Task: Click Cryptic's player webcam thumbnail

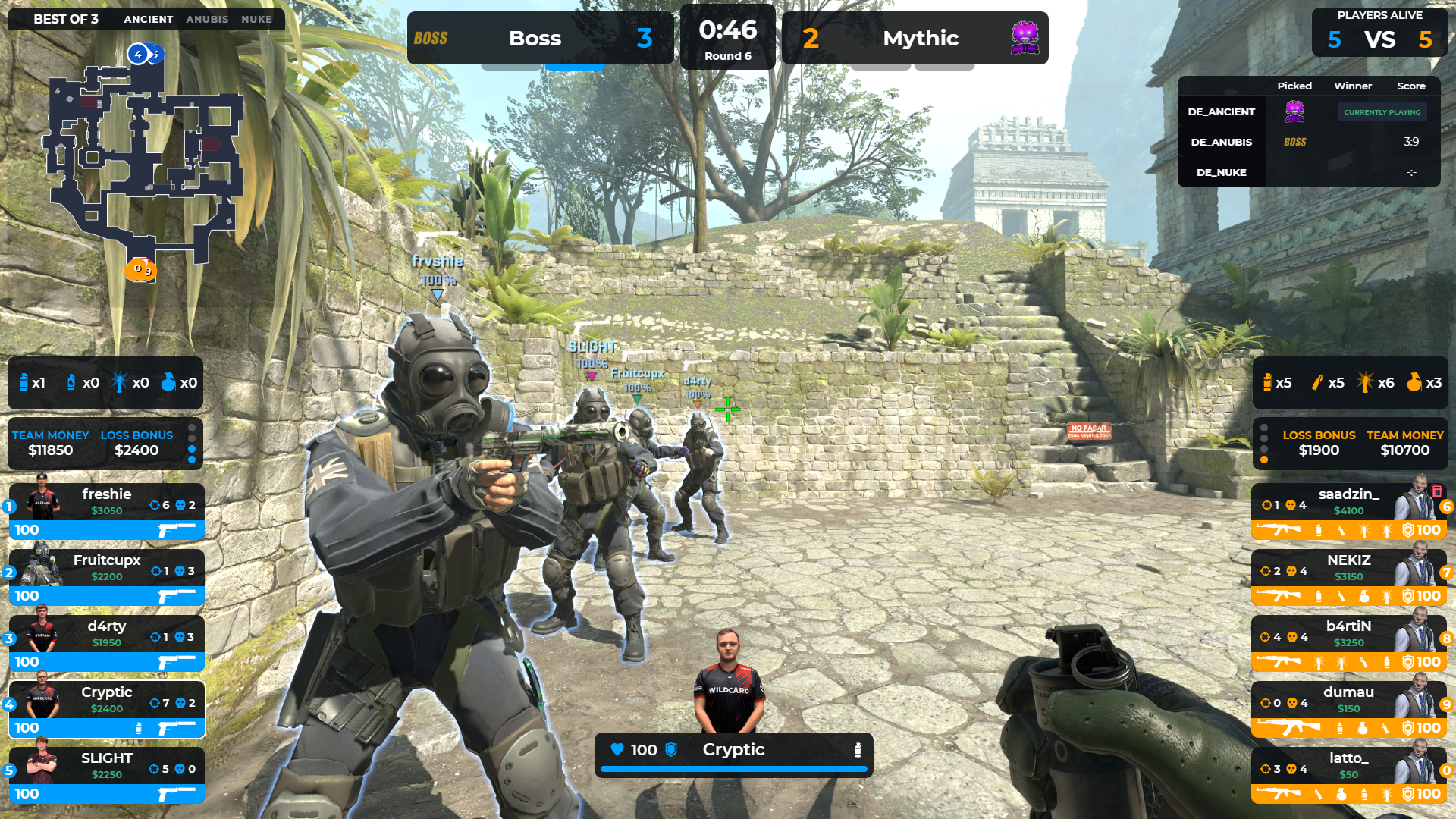Action: click(729, 680)
